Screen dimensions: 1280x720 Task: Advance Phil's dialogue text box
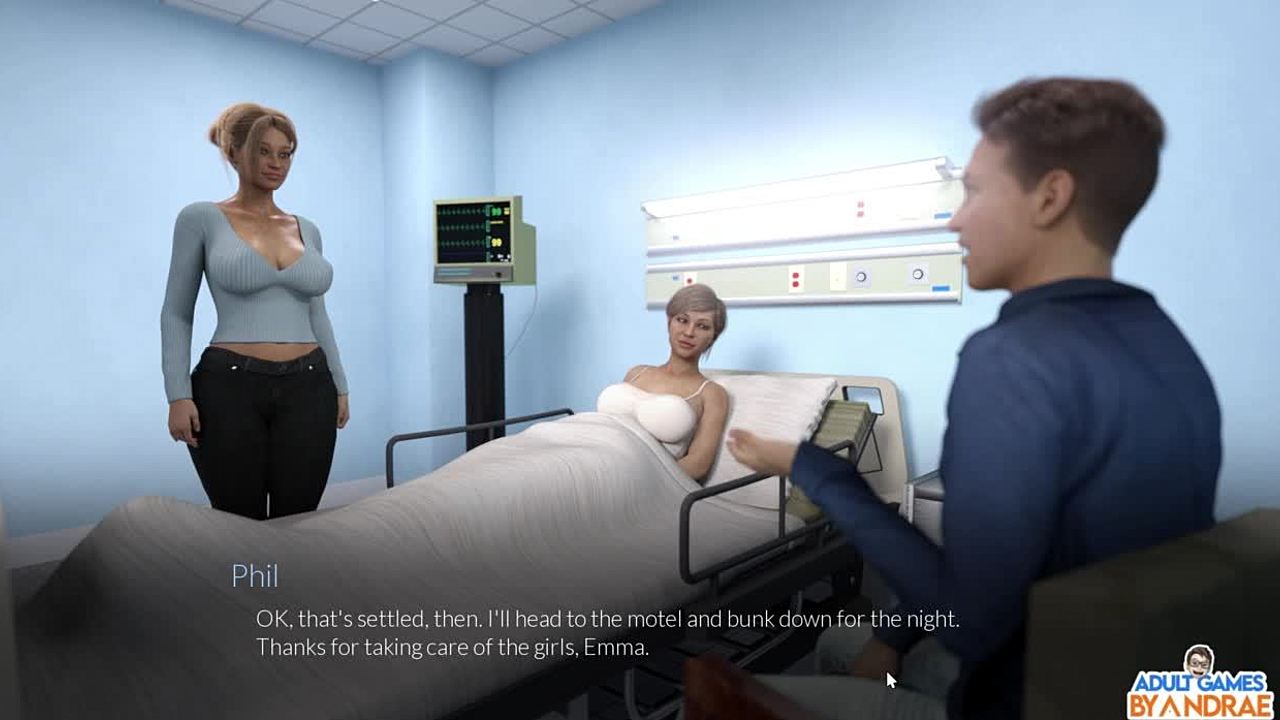coord(607,633)
